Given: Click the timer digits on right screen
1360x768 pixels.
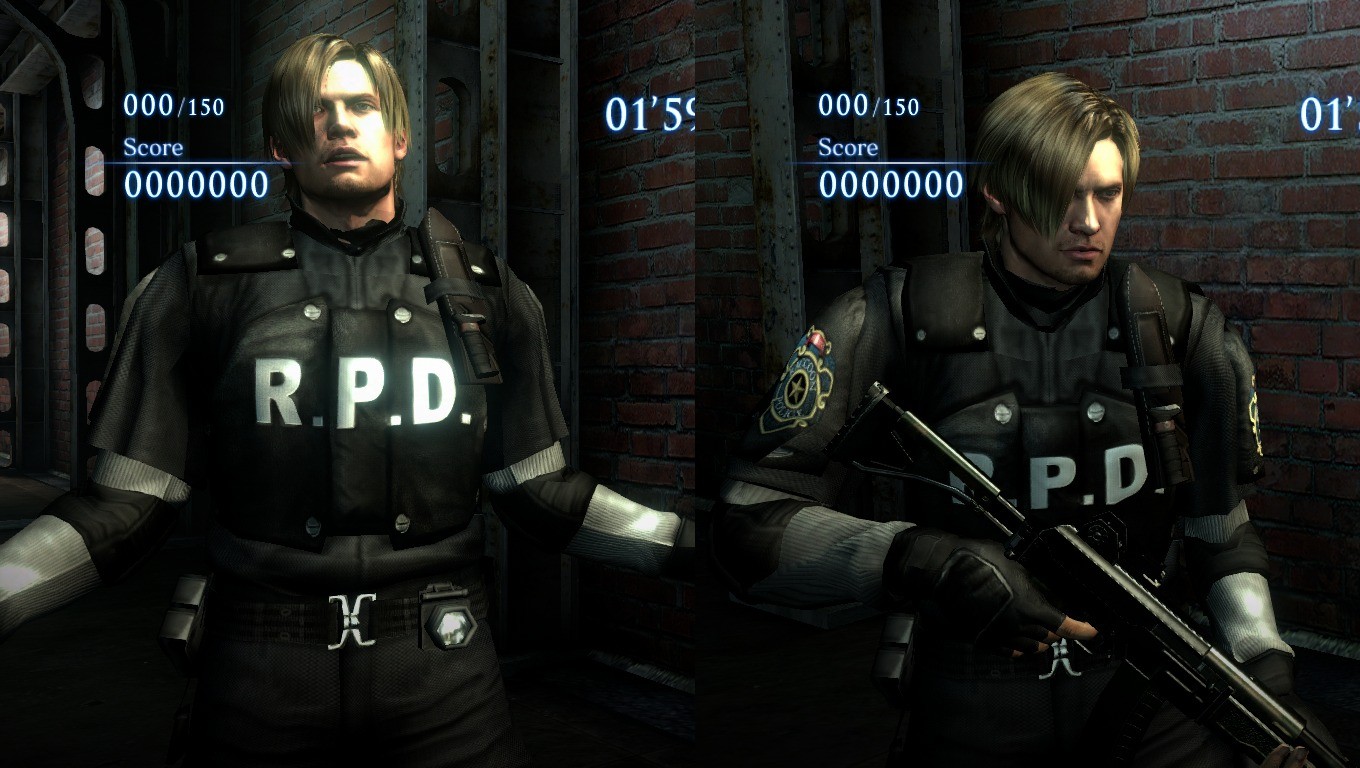Looking at the screenshot, I should 1327,113.
